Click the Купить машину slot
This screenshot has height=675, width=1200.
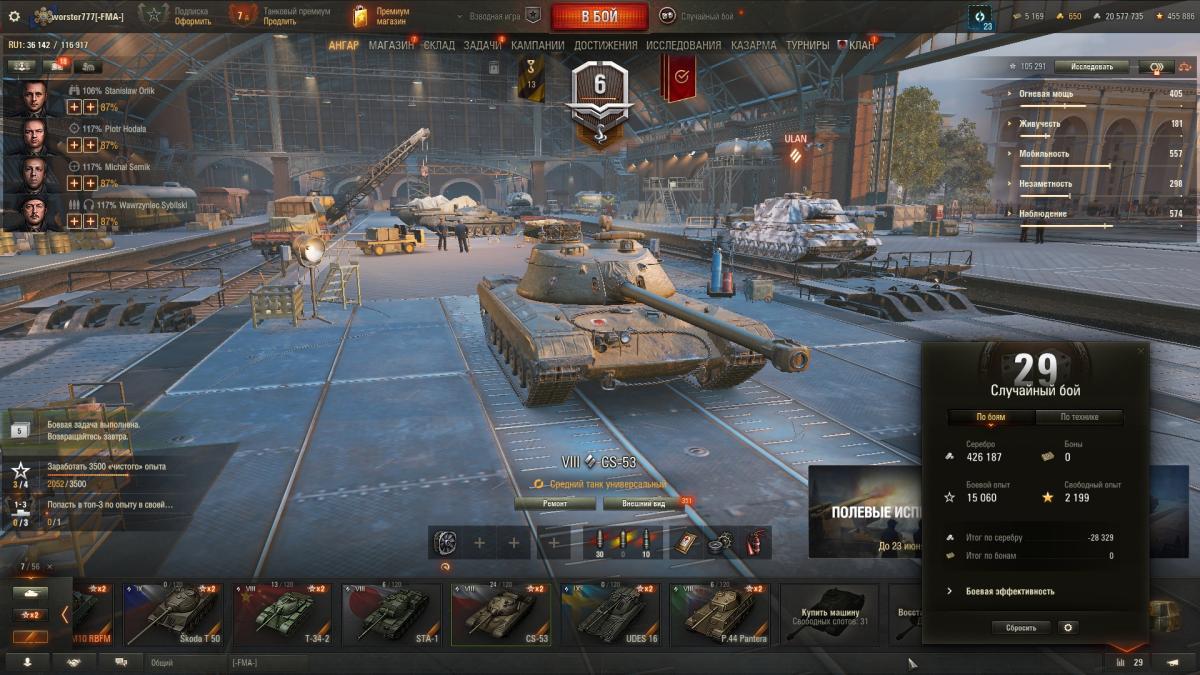829,615
